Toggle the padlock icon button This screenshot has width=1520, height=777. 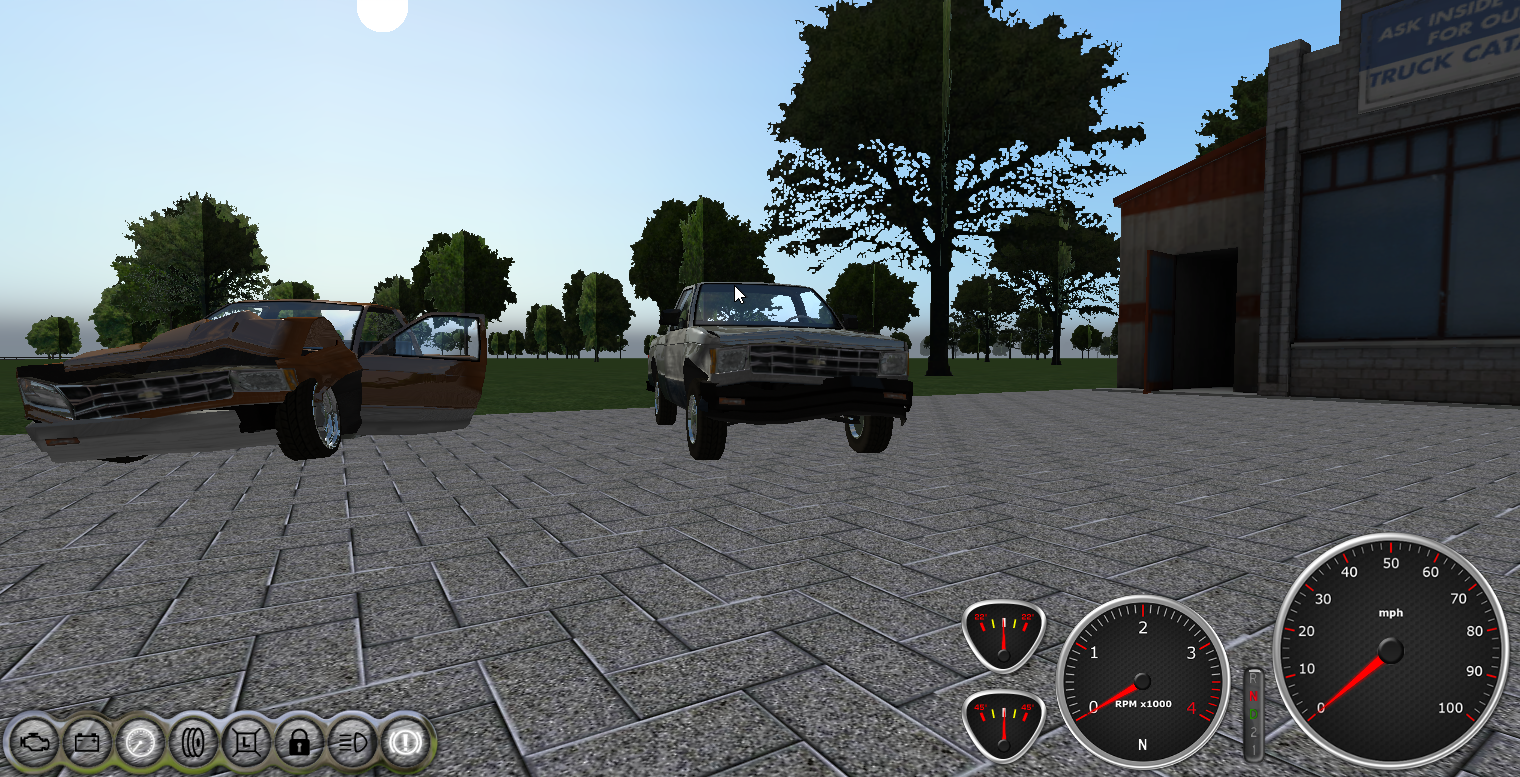pos(299,742)
